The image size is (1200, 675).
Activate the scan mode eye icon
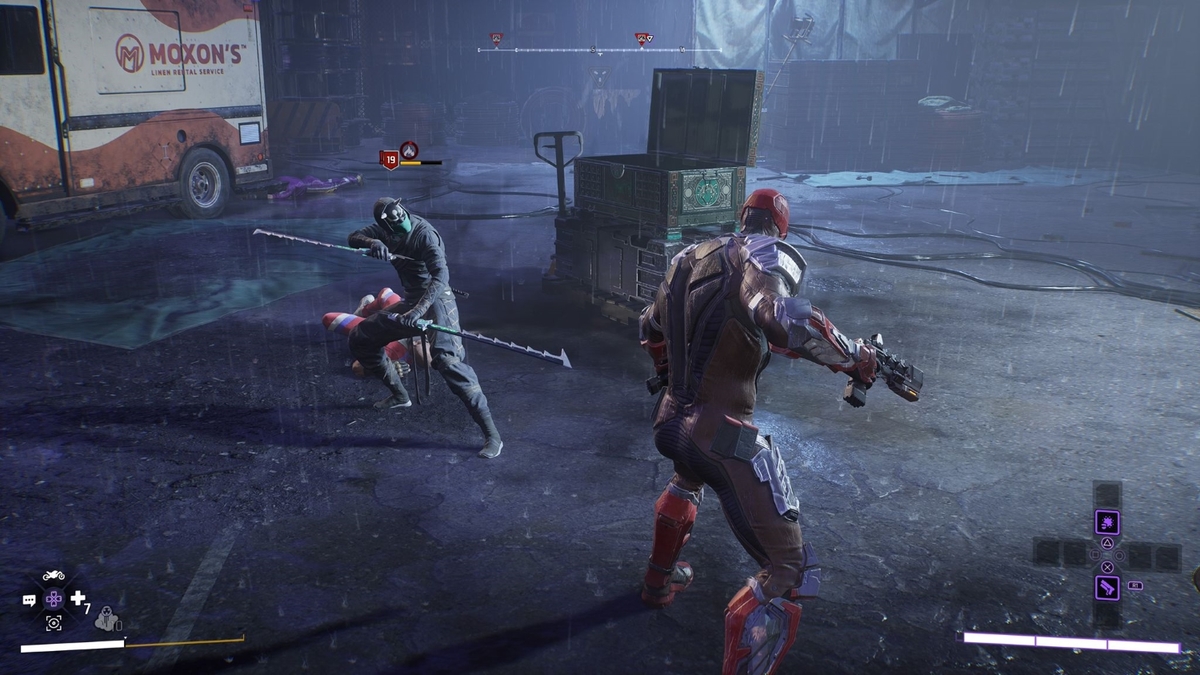click(x=54, y=622)
